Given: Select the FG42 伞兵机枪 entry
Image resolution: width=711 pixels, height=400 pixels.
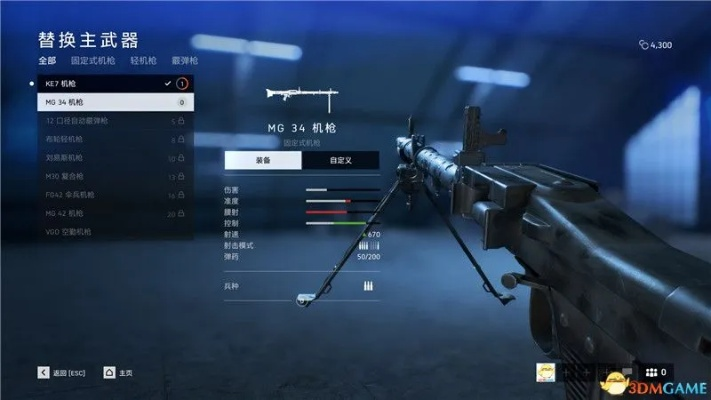Looking at the screenshot, I should tap(110, 195).
